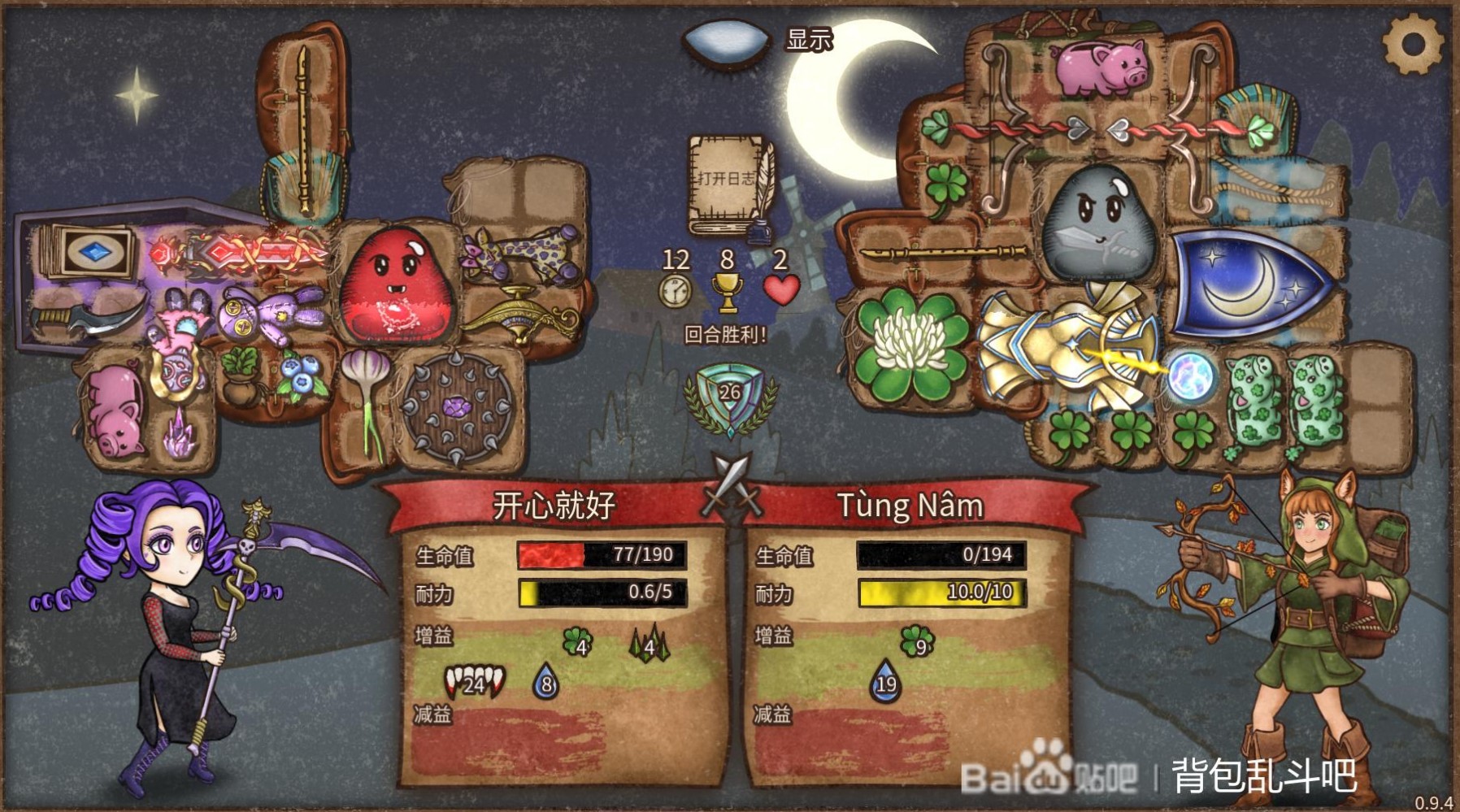
Task: Click the crescent moon shield item
Action: coord(1248,284)
